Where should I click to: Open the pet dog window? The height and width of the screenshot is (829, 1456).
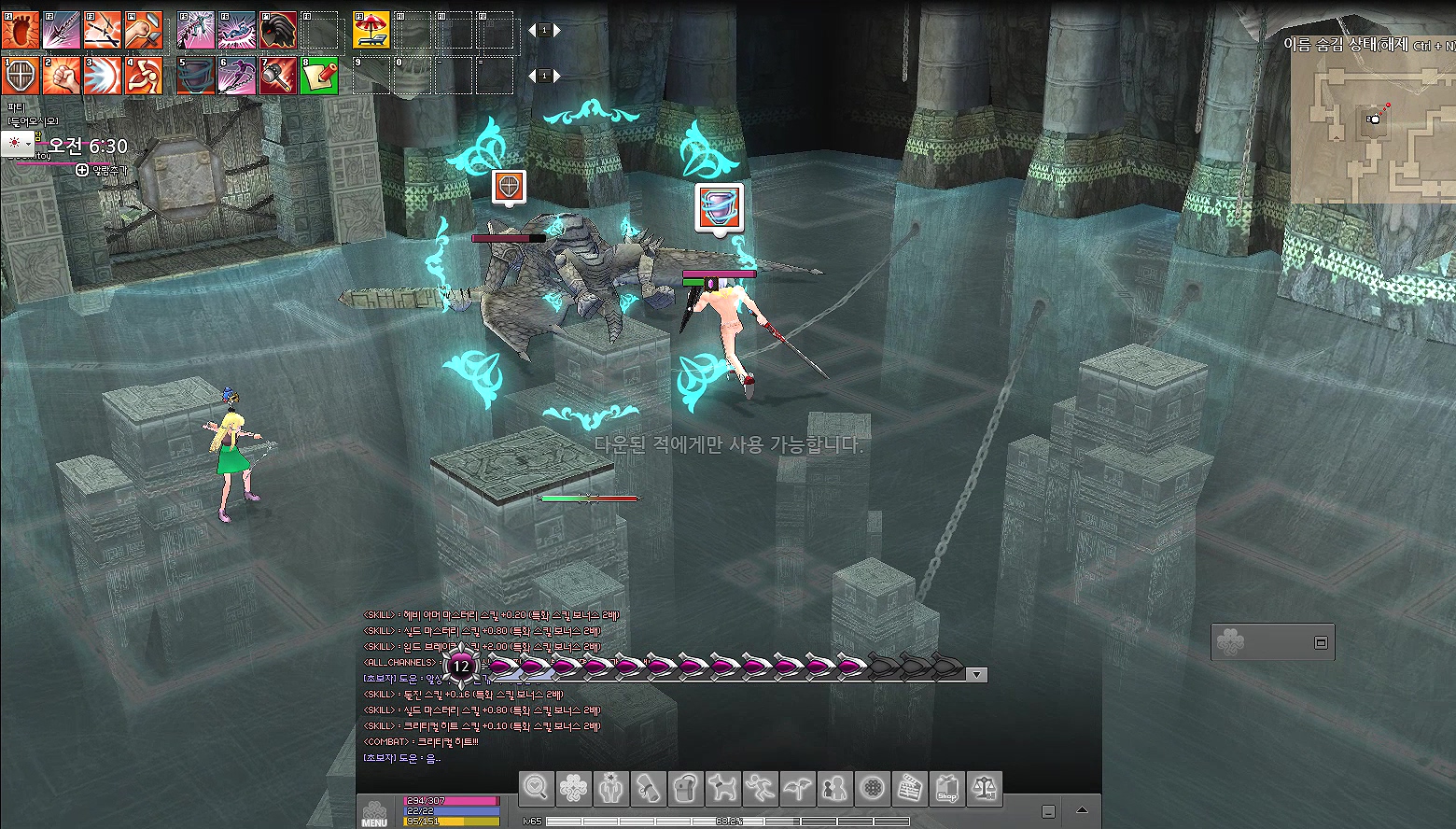click(723, 789)
